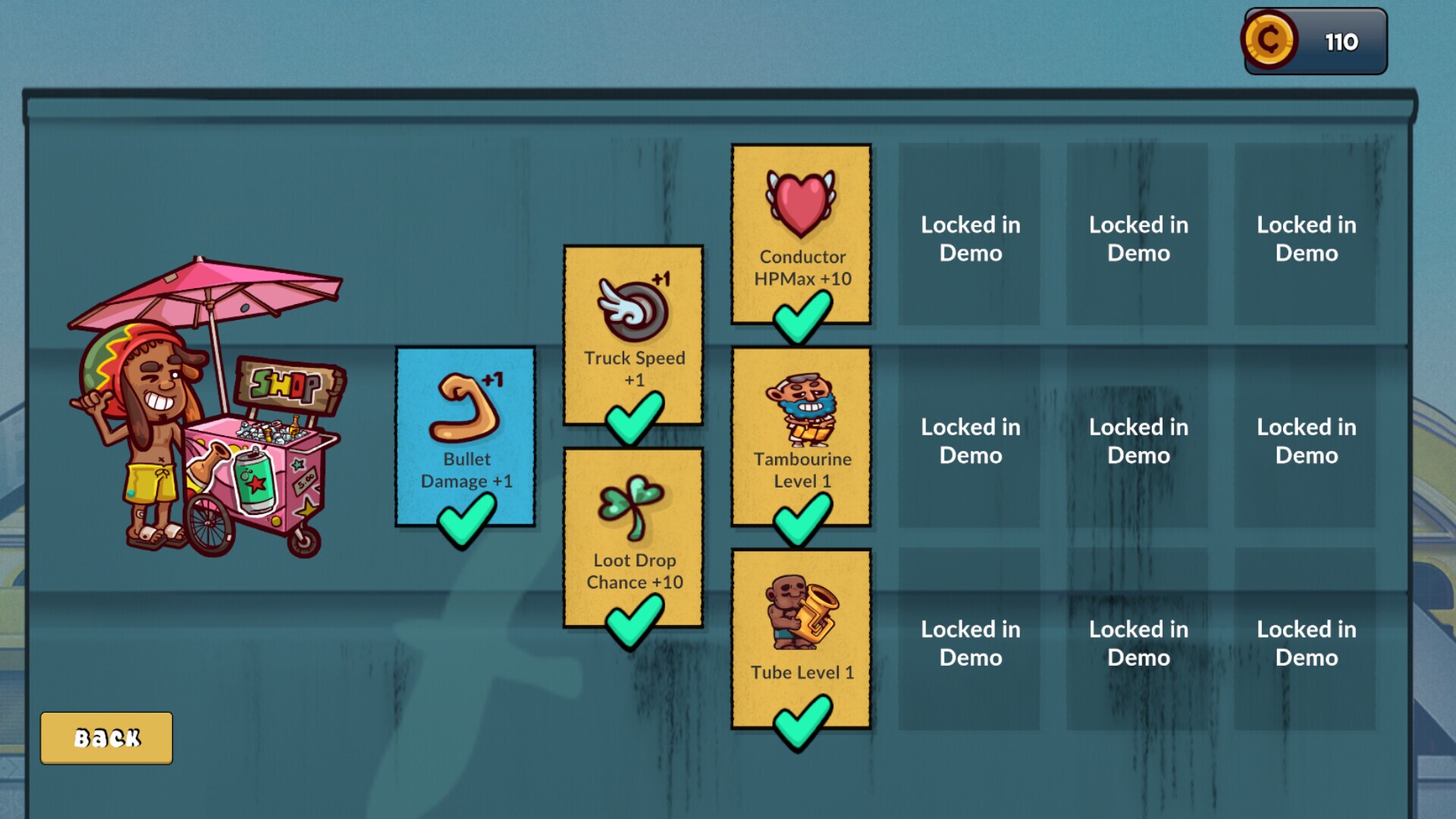Select the Bullet Damage +1 upgrade

[466, 436]
